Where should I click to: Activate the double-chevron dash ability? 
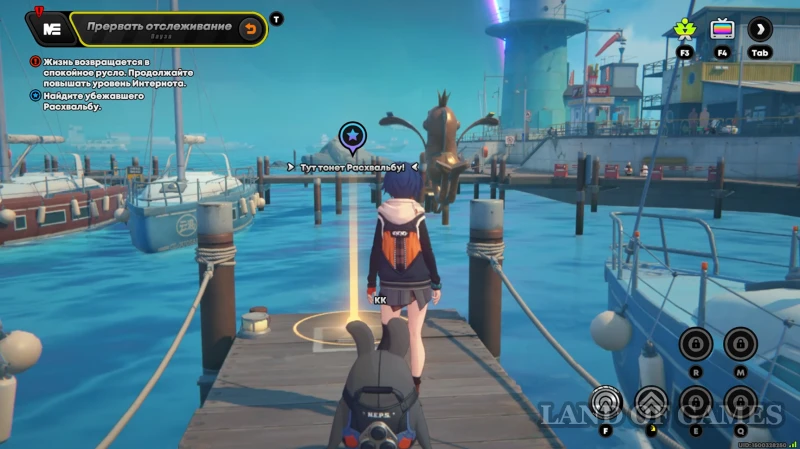tap(651, 403)
